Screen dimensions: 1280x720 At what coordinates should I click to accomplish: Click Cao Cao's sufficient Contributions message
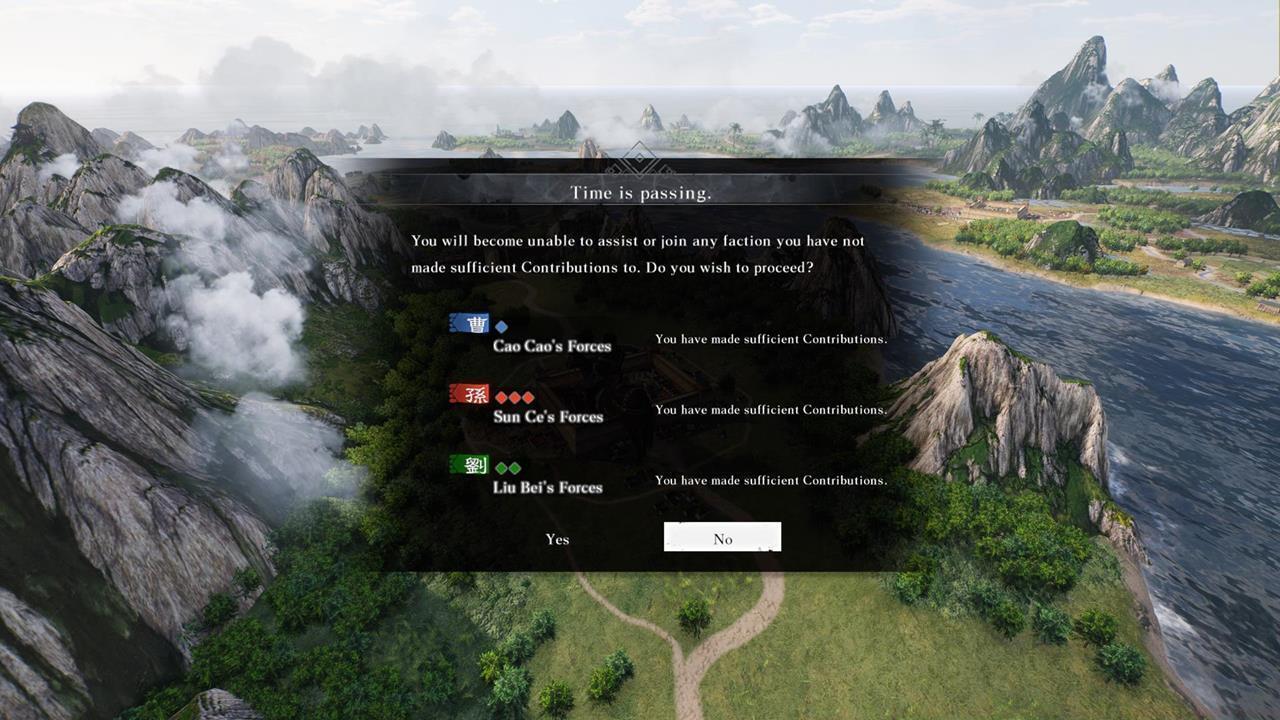click(x=770, y=339)
